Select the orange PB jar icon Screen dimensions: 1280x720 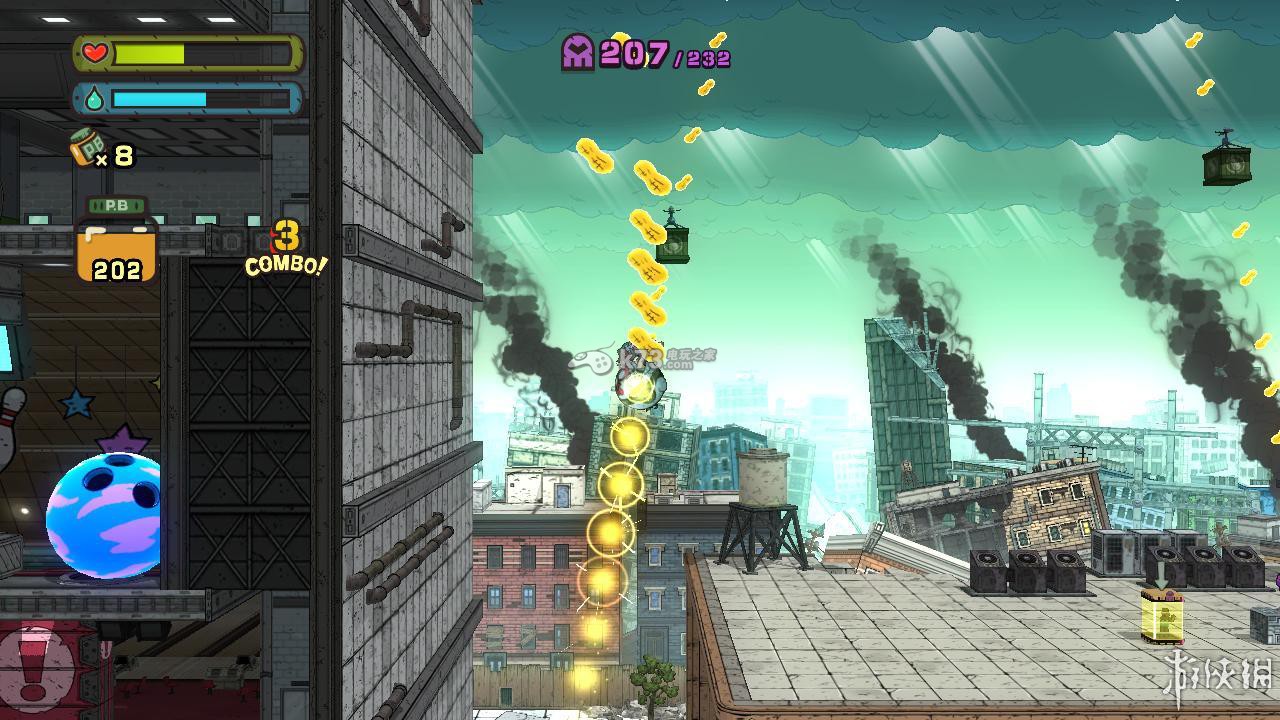pos(117,243)
